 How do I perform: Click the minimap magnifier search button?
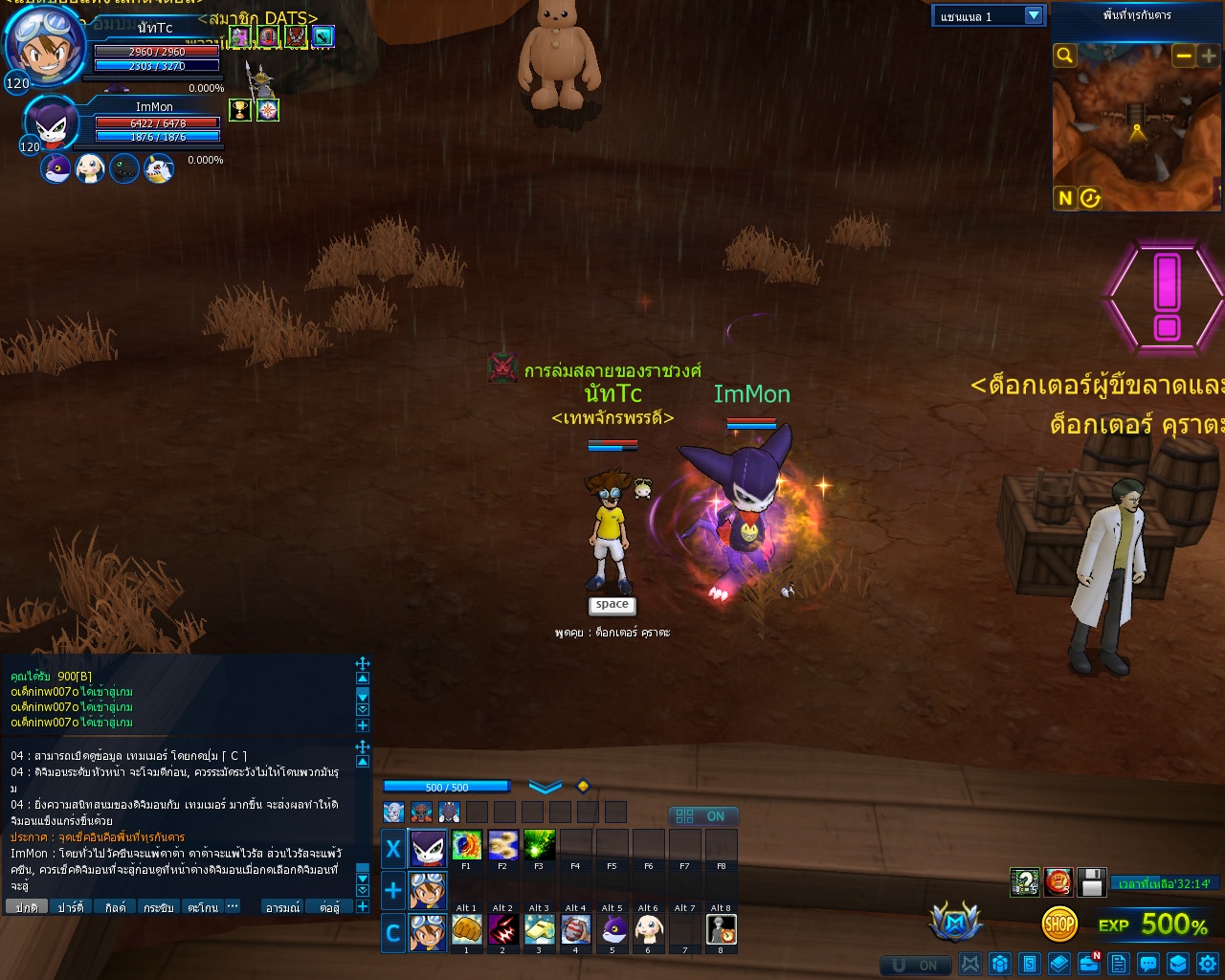tap(1064, 56)
